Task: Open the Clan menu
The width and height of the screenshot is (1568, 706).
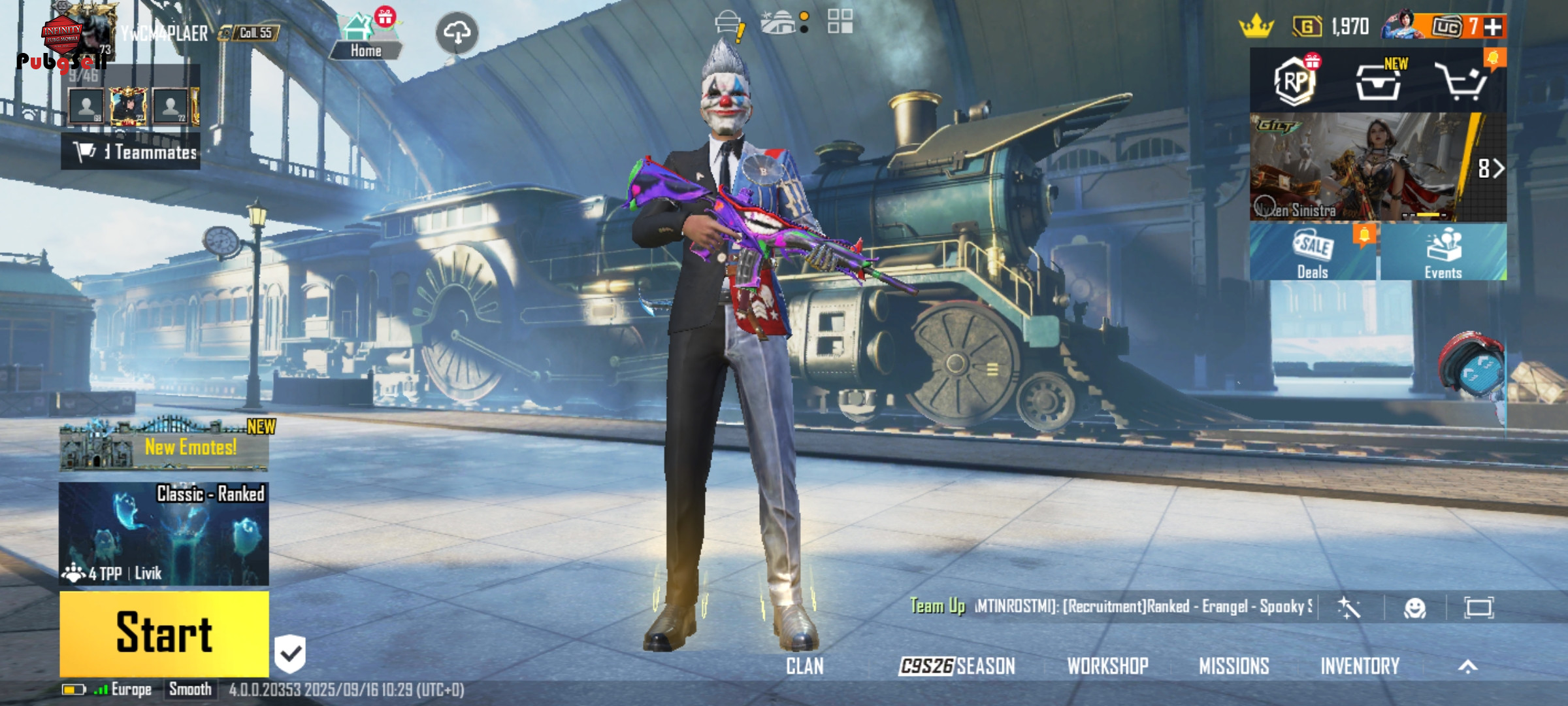Action: (805, 666)
